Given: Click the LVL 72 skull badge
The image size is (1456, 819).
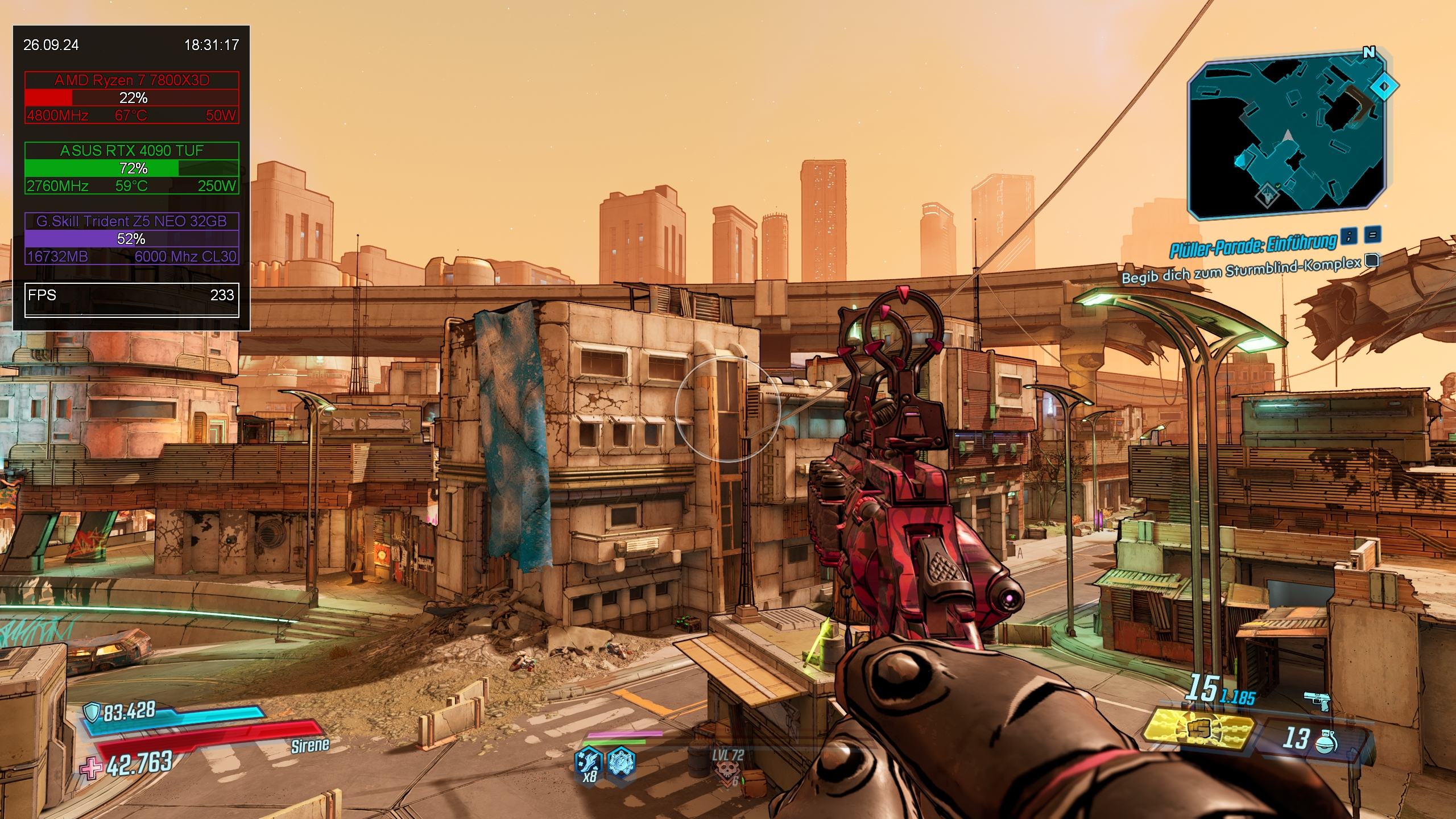Looking at the screenshot, I should (727, 769).
